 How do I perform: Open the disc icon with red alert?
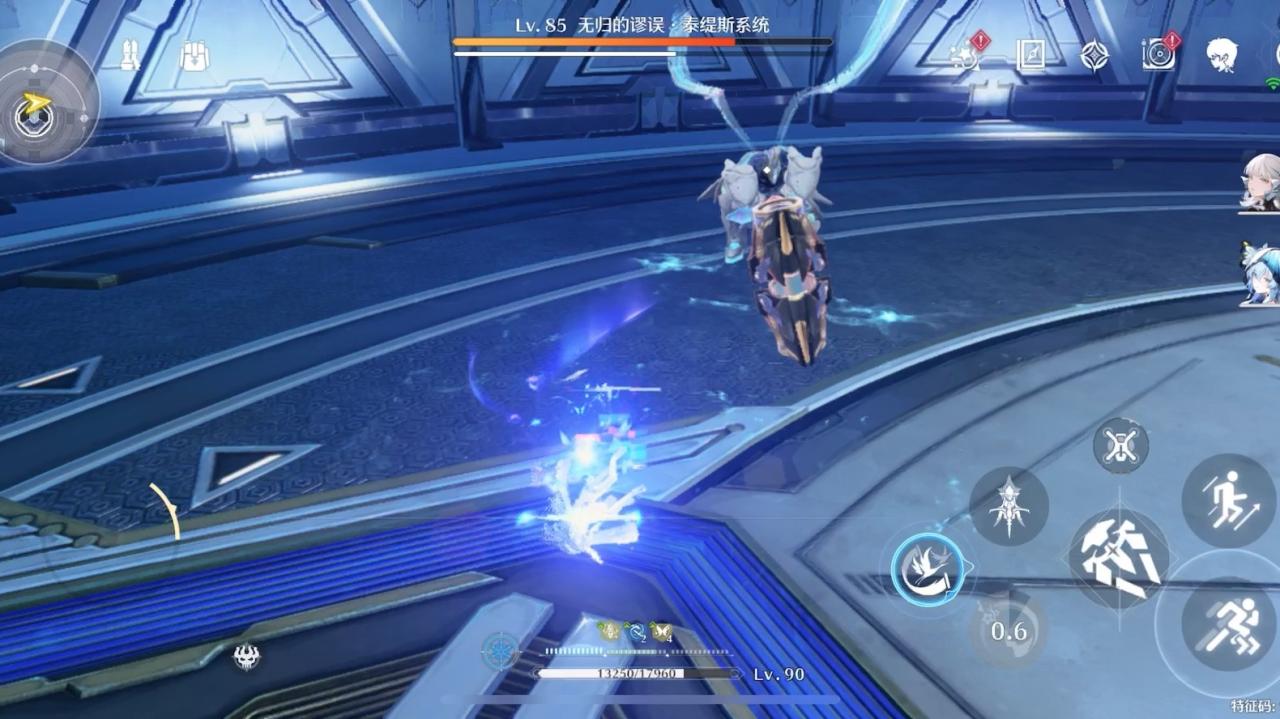click(x=1159, y=54)
